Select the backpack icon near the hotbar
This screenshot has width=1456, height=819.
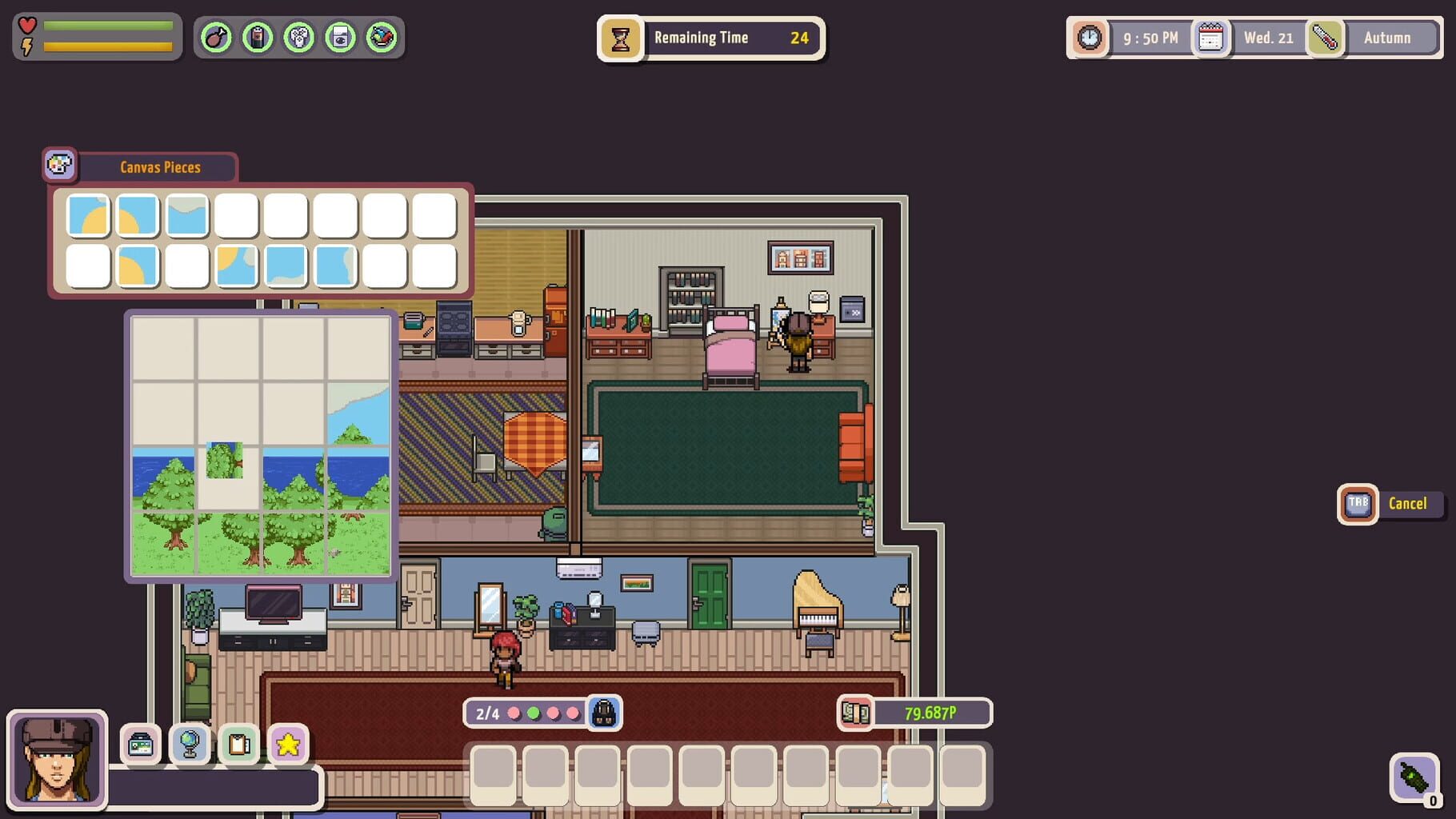pos(604,713)
